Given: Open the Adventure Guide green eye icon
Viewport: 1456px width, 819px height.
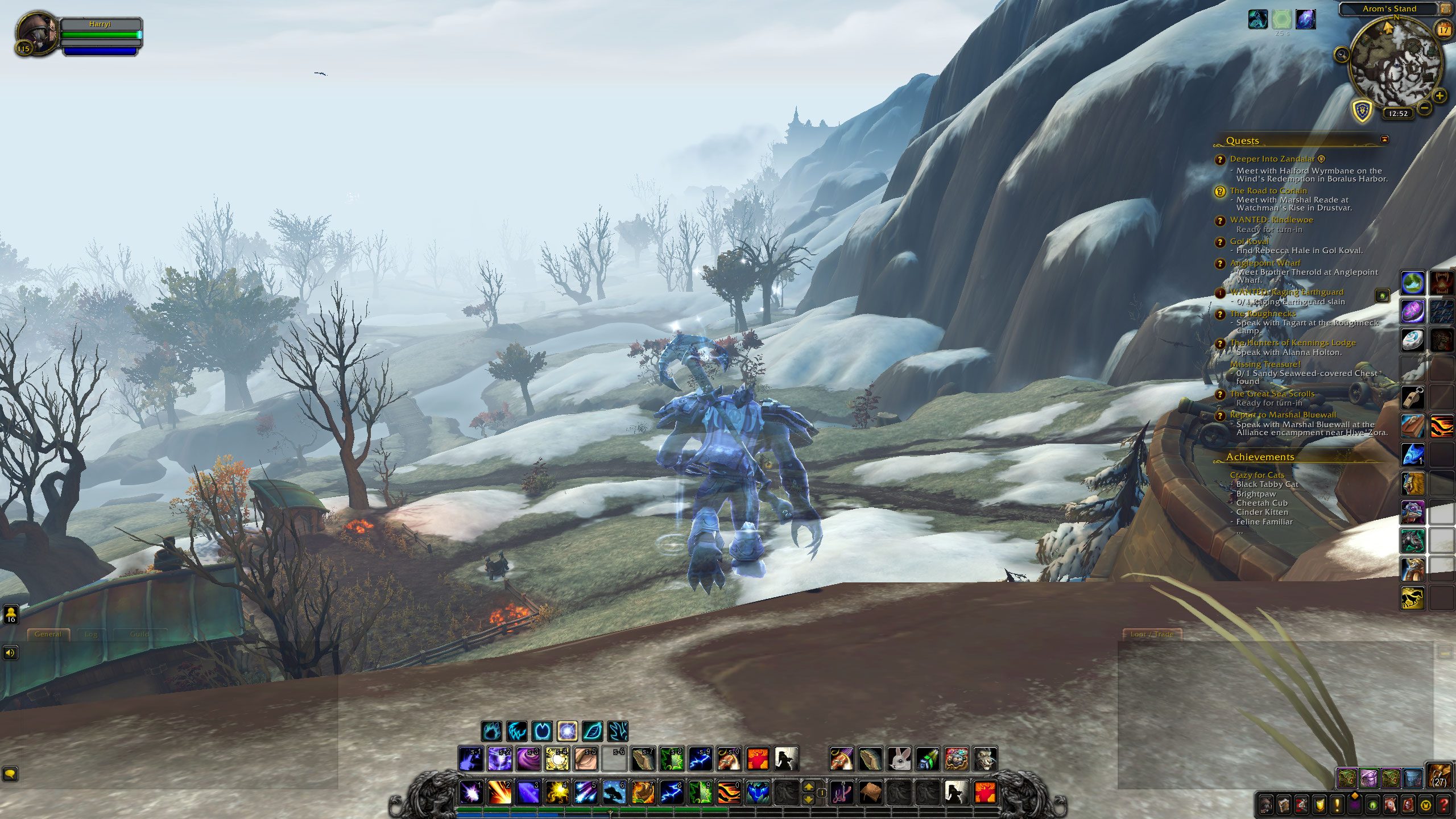Looking at the screenshot, I should click(x=1372, y=806).
